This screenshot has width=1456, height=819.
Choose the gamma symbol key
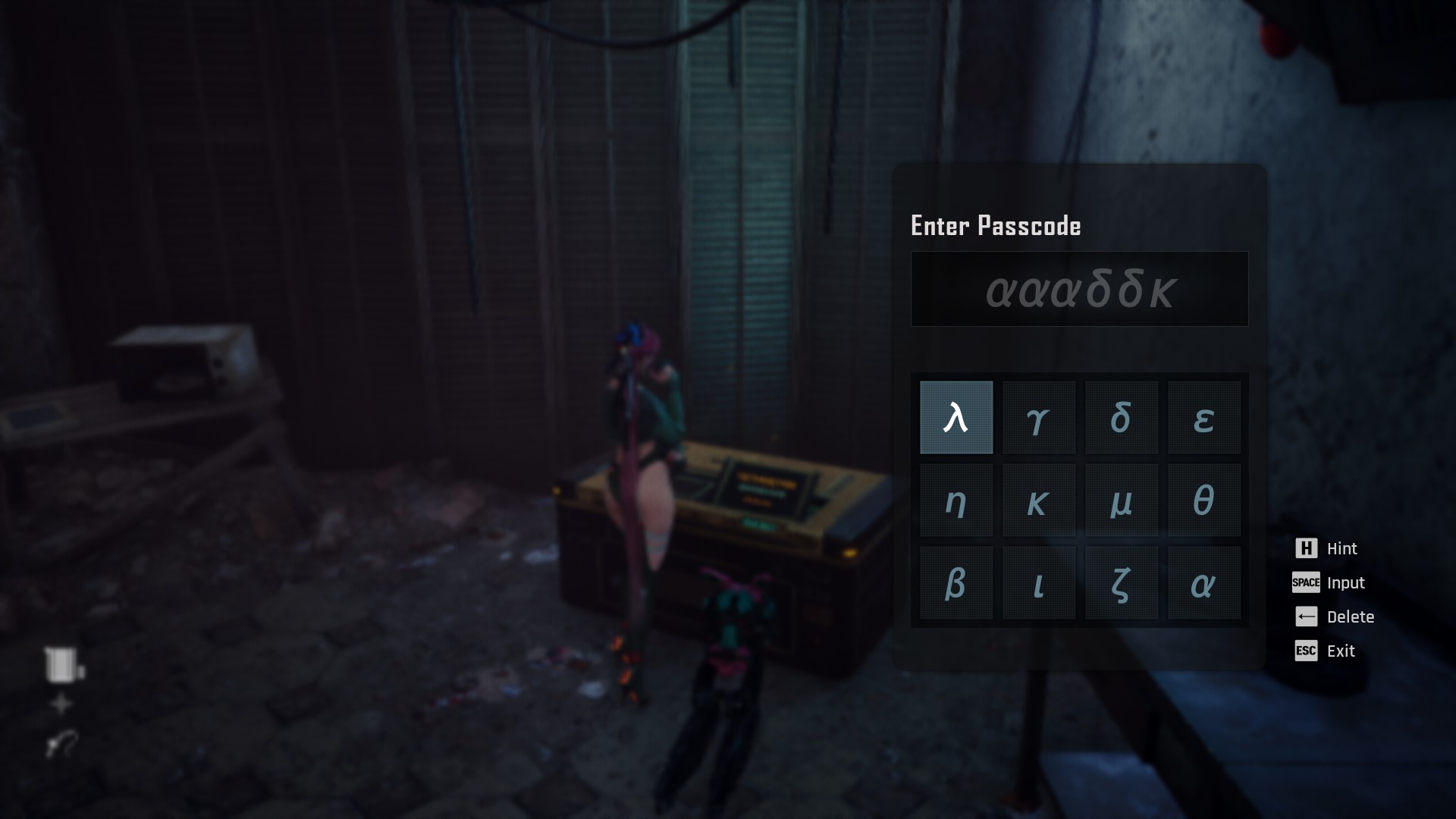[x=1039, y=418]
